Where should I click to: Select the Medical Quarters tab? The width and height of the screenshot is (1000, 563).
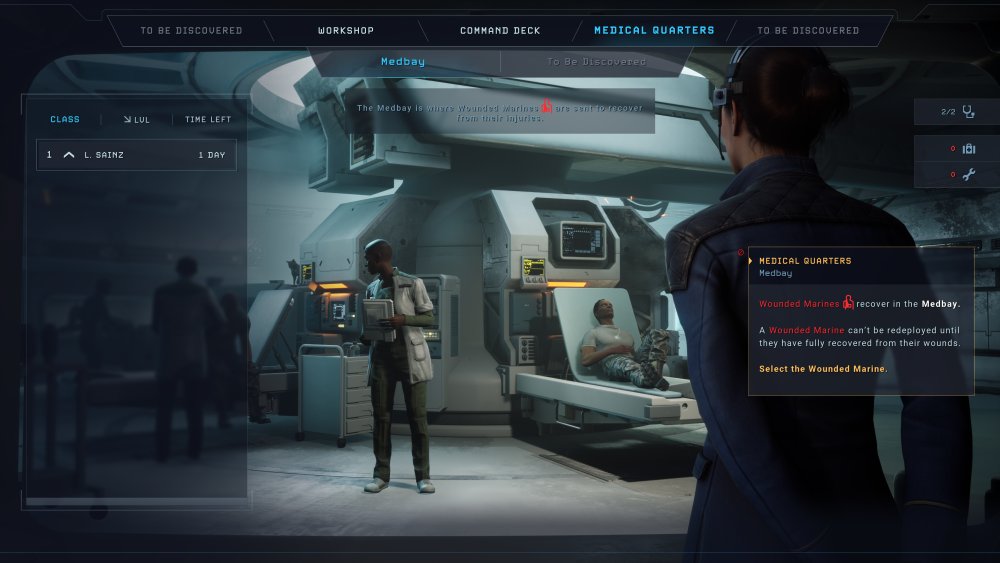pyautogui.click(x=654, y=31)
